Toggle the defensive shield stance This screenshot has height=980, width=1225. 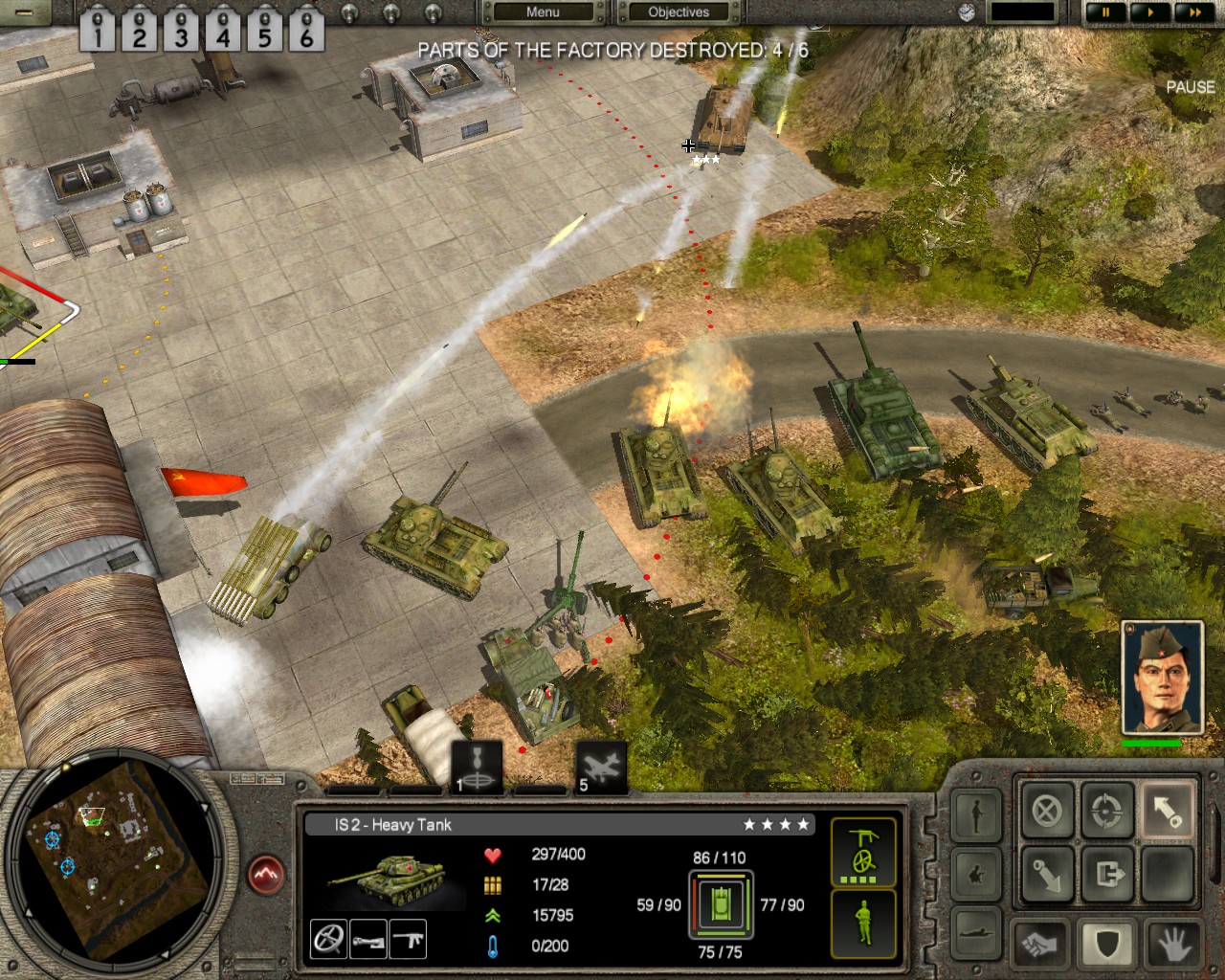click(1107, 944)
